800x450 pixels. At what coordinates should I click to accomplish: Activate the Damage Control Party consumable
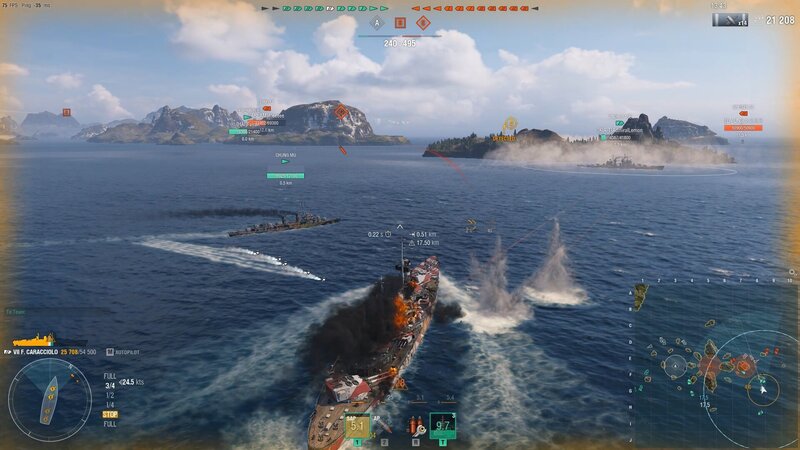pos(414,425)
